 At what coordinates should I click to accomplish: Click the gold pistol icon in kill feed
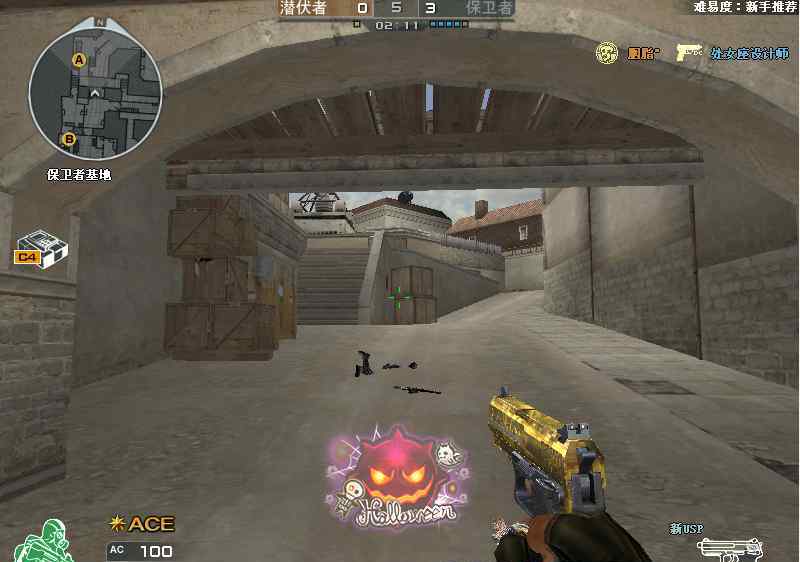(688, 52)
